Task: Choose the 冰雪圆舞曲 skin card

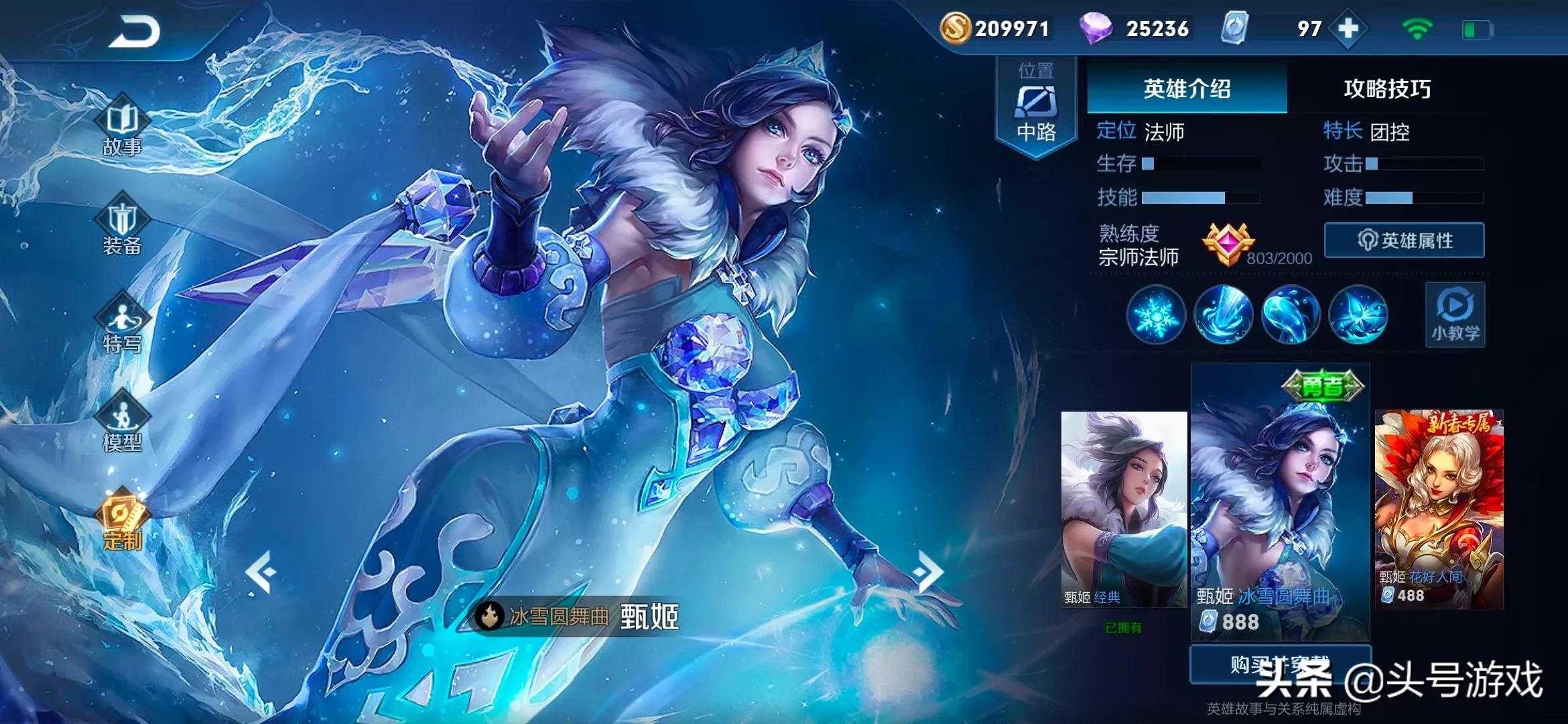Action: tap(1280, 503)
